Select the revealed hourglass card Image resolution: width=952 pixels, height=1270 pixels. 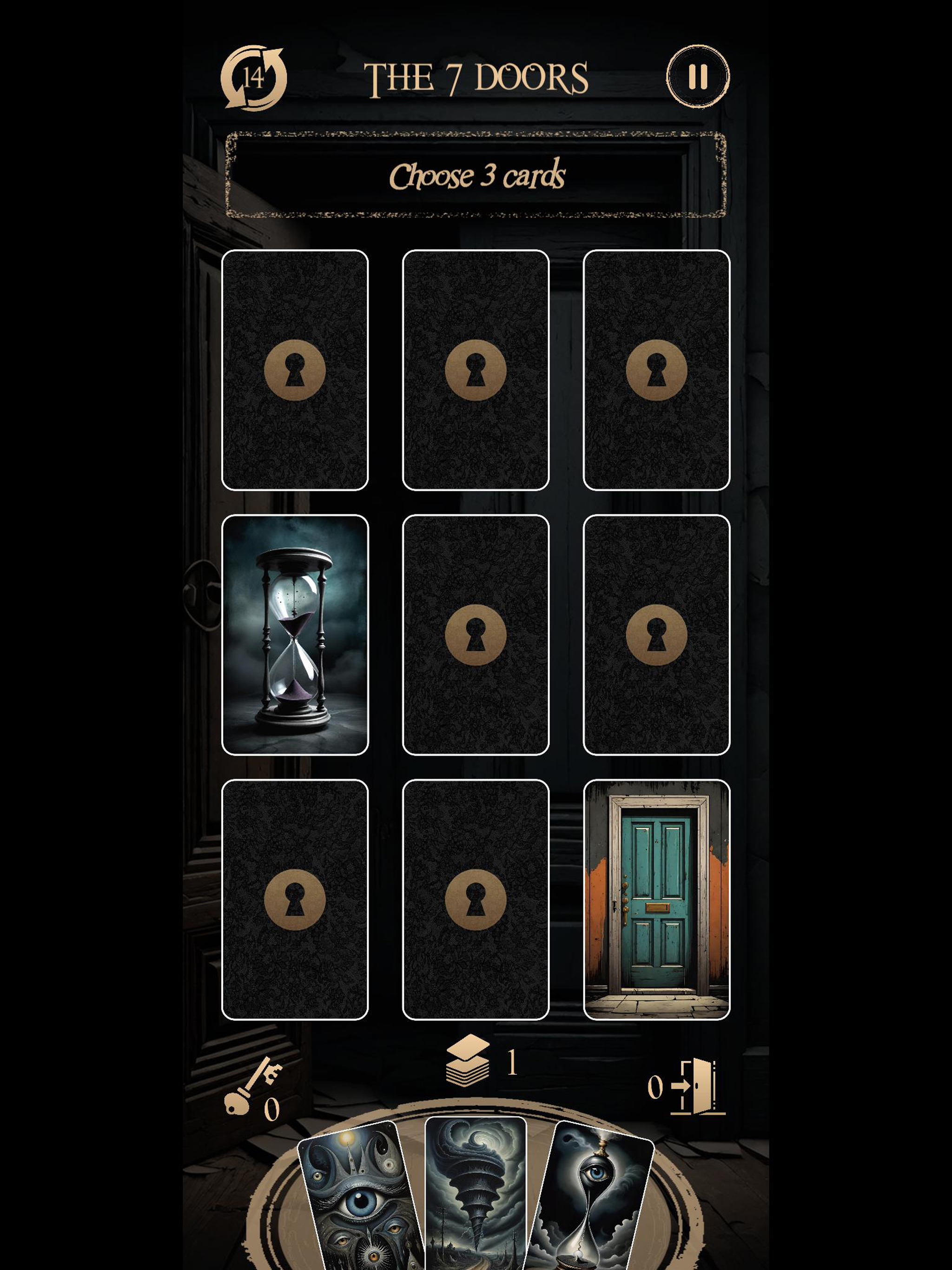pos(295,635)
